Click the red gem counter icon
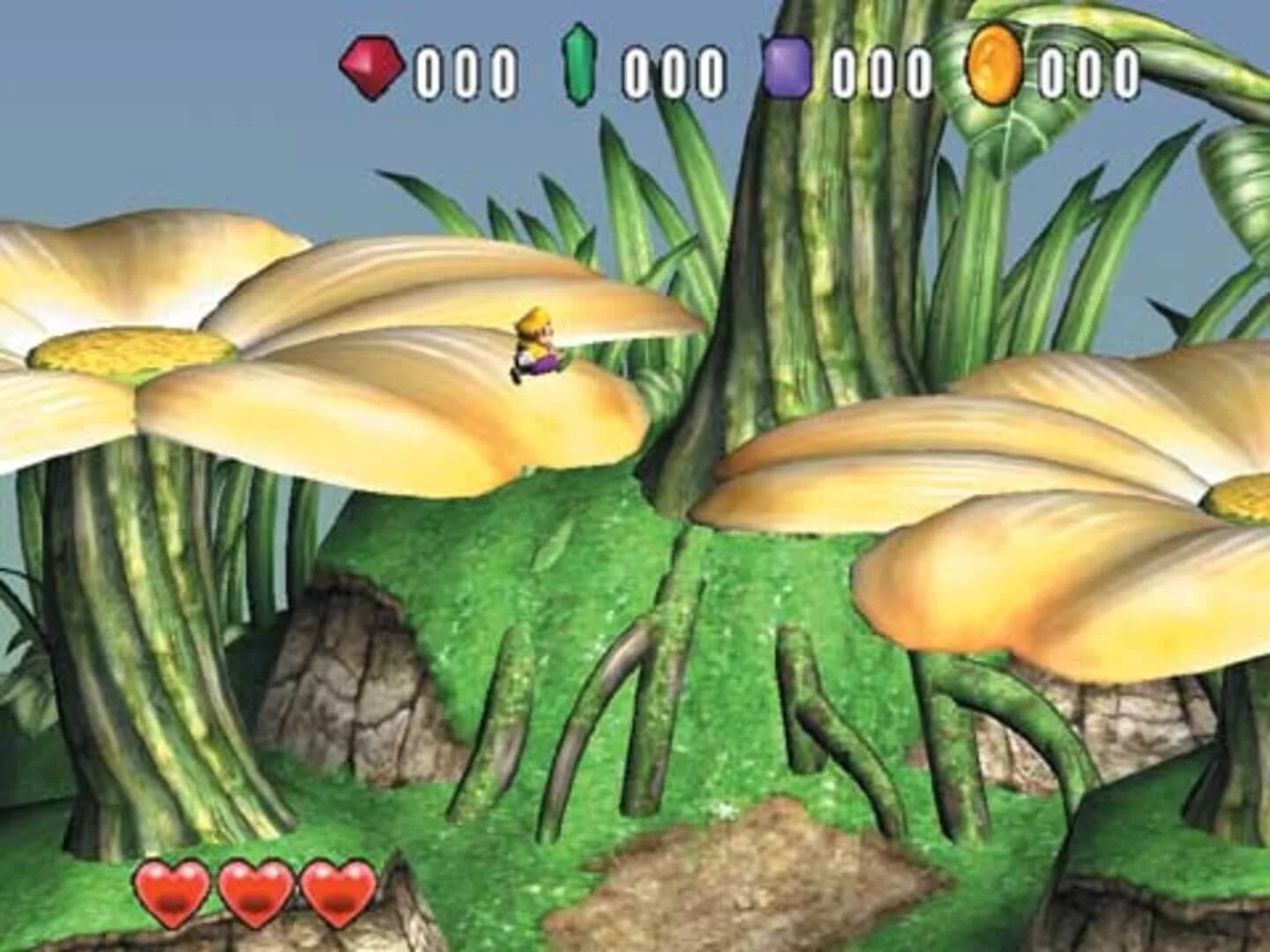This screenshot has width=1270, height=952. pos(370,64)
